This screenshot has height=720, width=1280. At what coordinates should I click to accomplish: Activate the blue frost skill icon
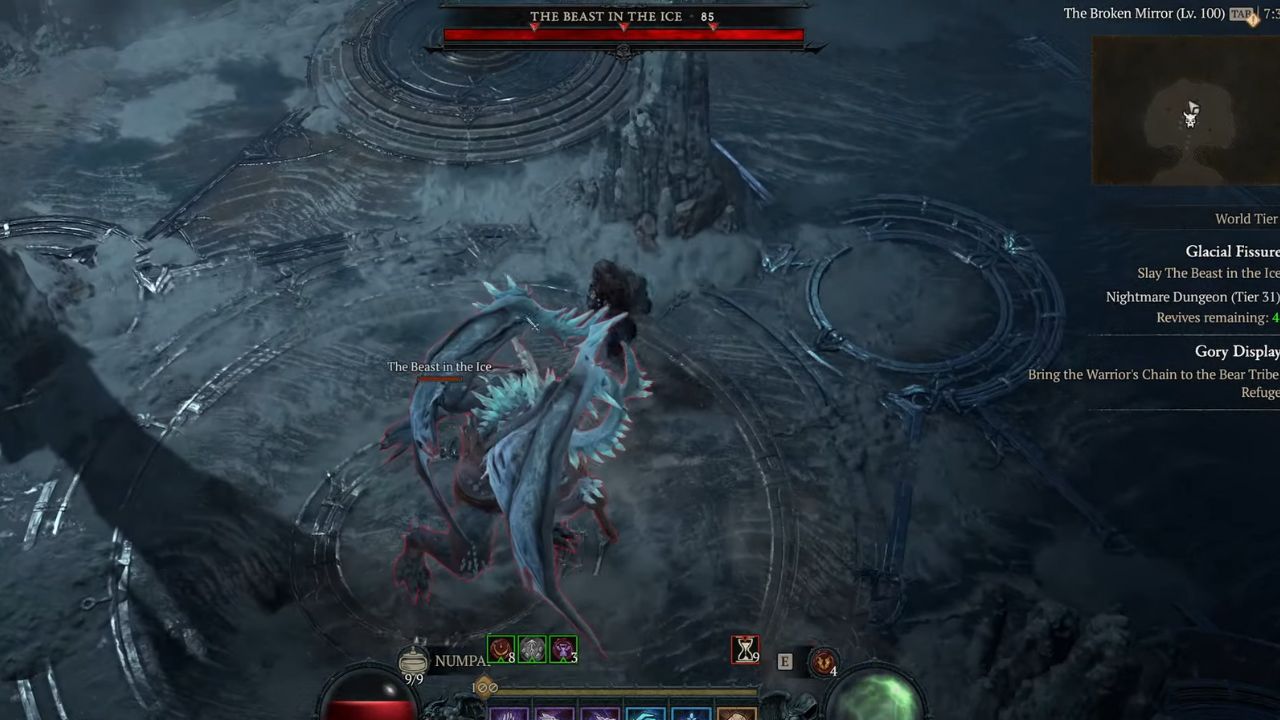click(x=645, y=712)
